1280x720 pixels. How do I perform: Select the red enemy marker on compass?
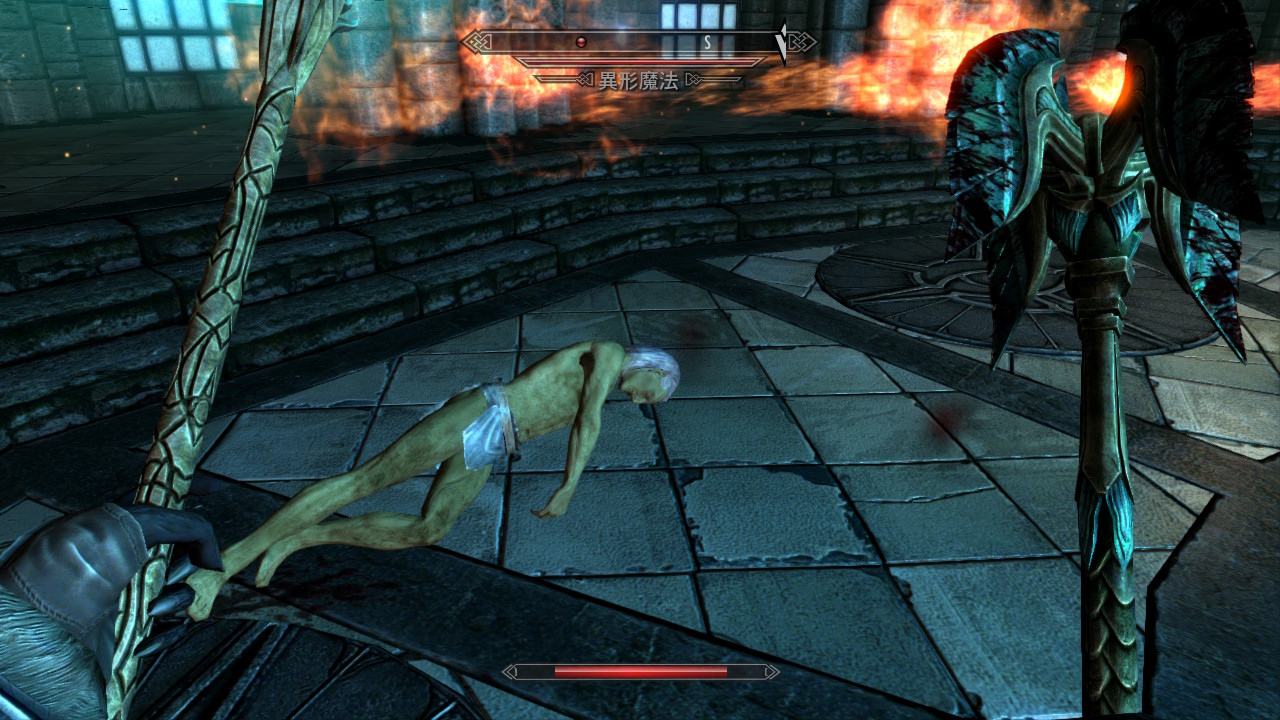[x=580, y=42]
